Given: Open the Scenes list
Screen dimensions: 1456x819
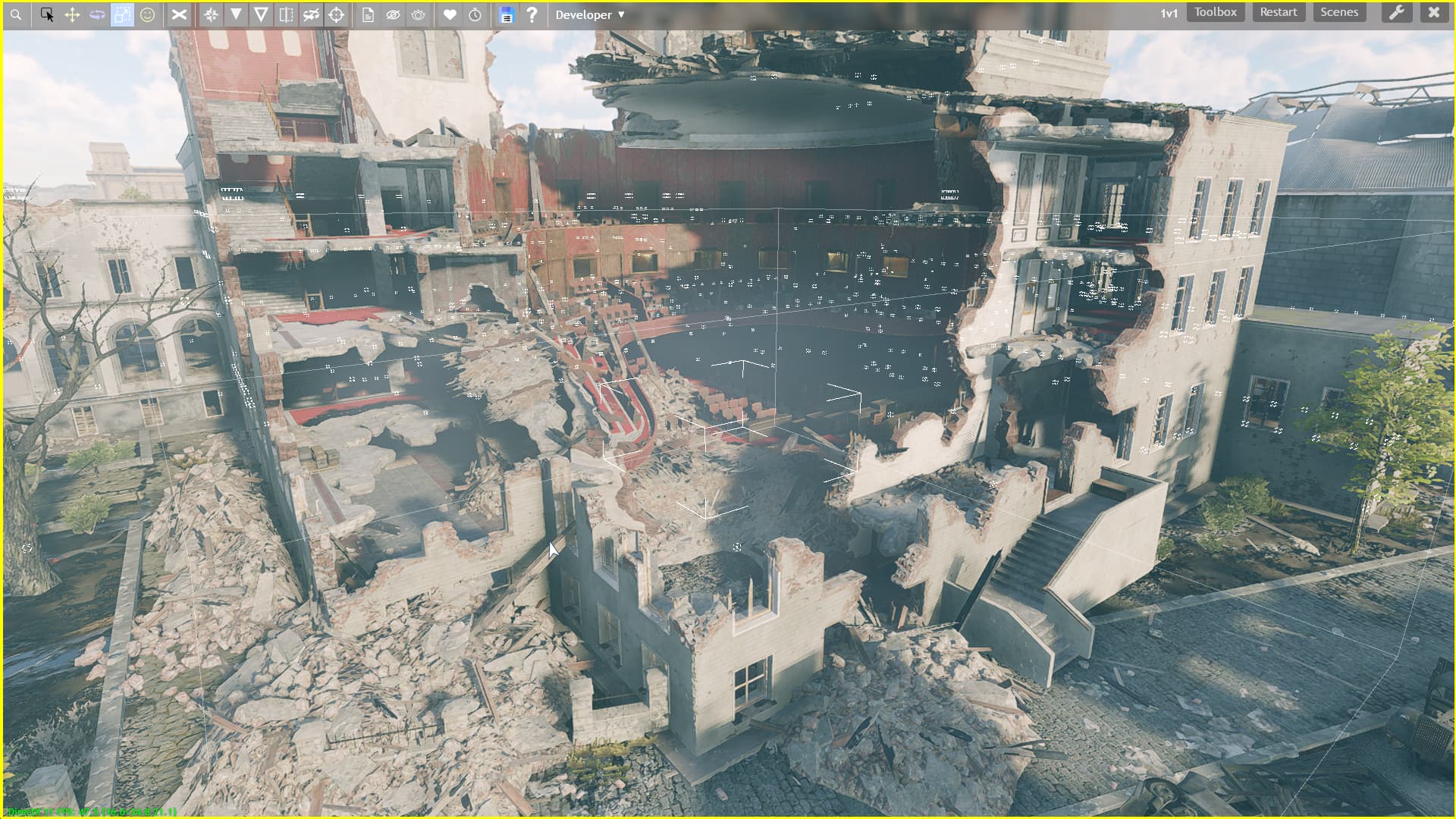Looking at the screenshot, I should coord(1338,11).
